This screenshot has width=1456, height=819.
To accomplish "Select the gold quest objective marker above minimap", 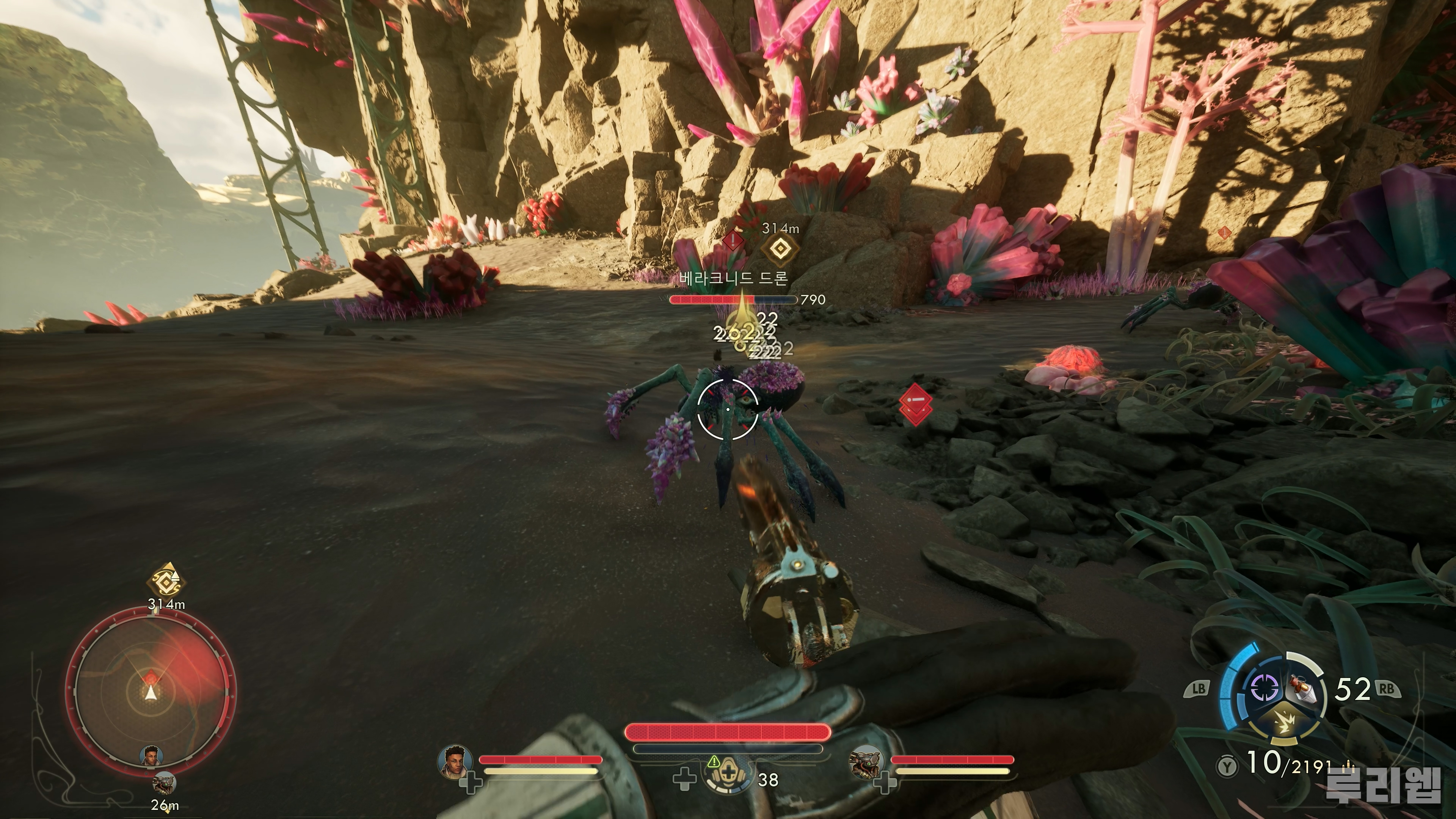I will 166,580.
